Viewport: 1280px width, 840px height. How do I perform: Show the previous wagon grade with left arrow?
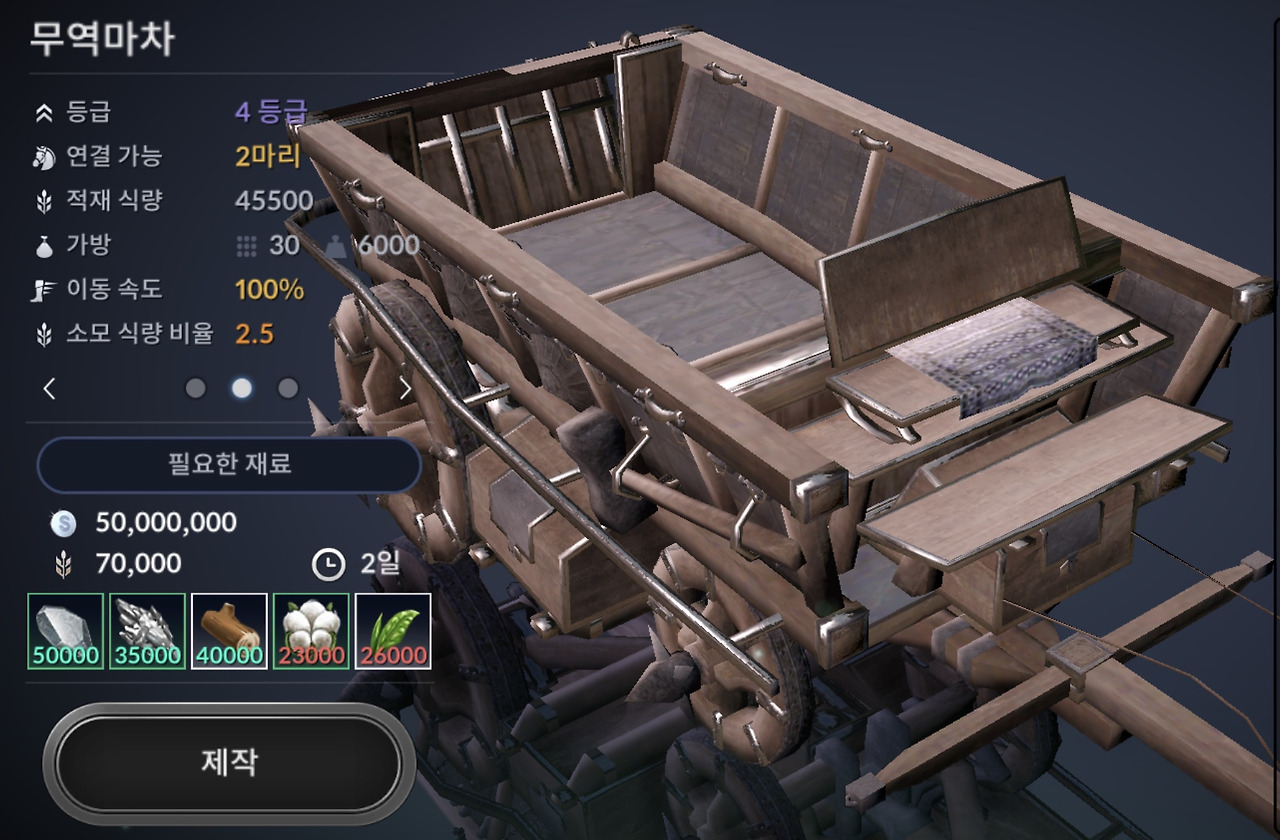click(50, 389)
